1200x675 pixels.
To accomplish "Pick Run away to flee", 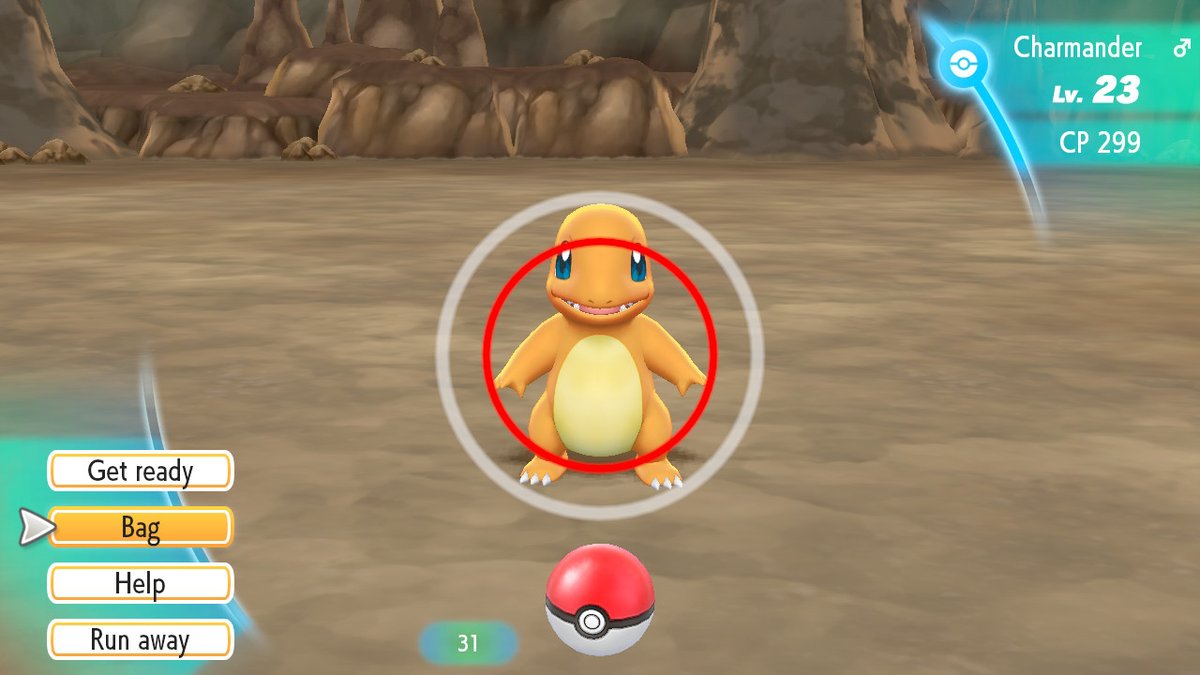I will [140, 640].
